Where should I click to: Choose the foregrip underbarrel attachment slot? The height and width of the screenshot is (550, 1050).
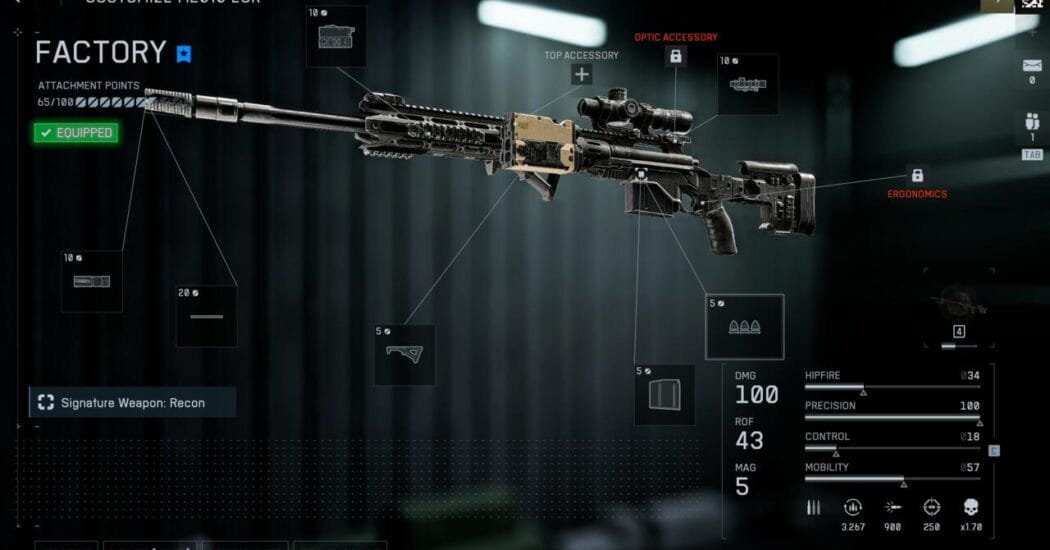coord(404,354)
